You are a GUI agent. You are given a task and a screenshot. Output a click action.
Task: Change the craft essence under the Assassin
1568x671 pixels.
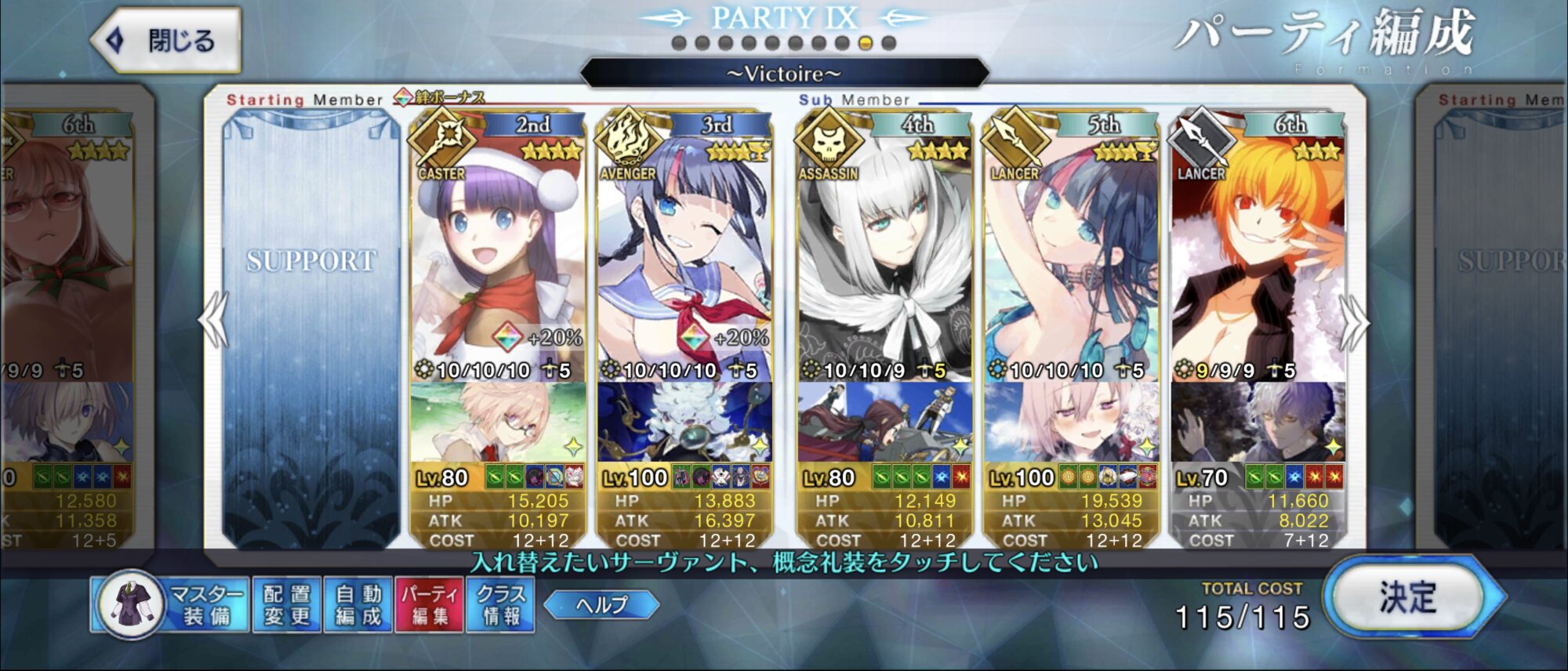[x=884, y=423]
